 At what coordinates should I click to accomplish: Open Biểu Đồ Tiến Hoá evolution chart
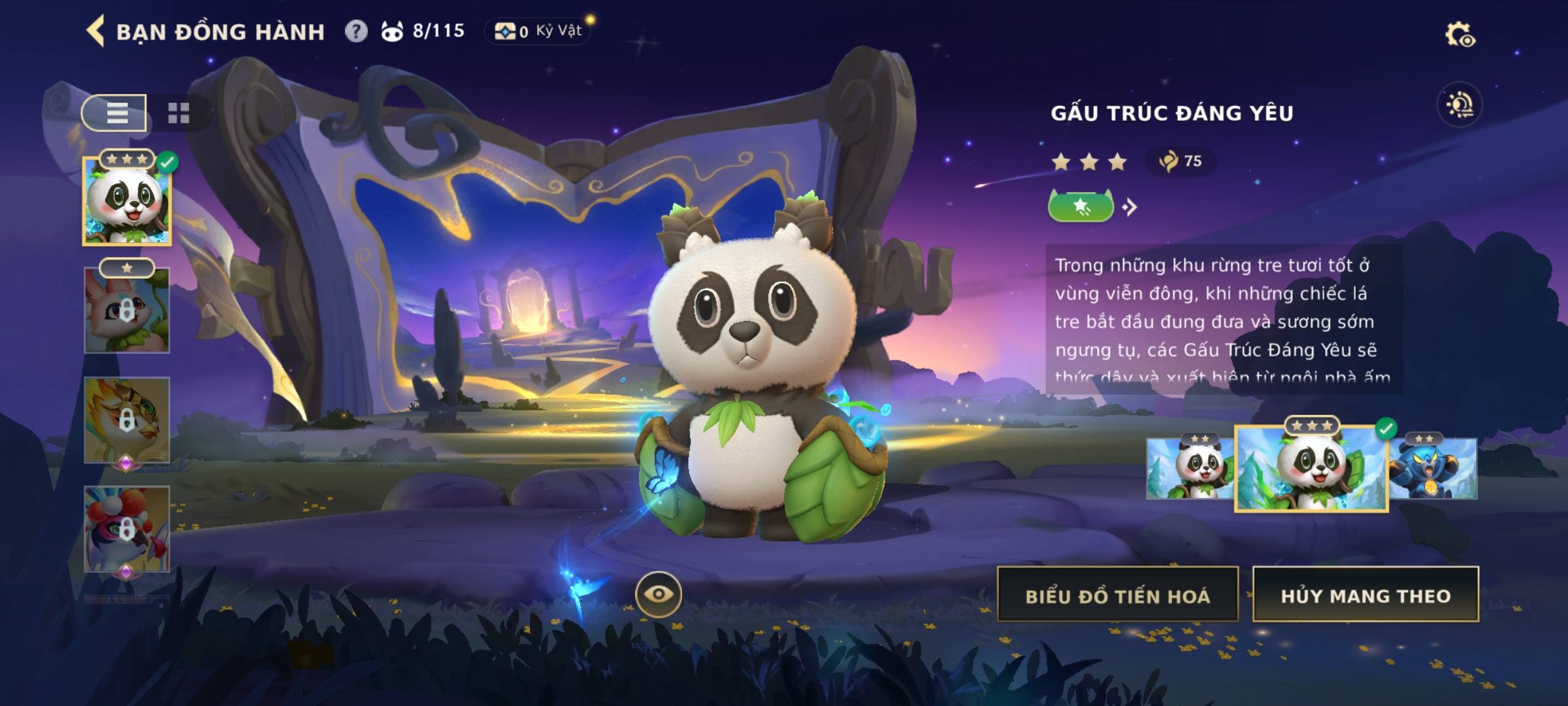coord(1118,596)
